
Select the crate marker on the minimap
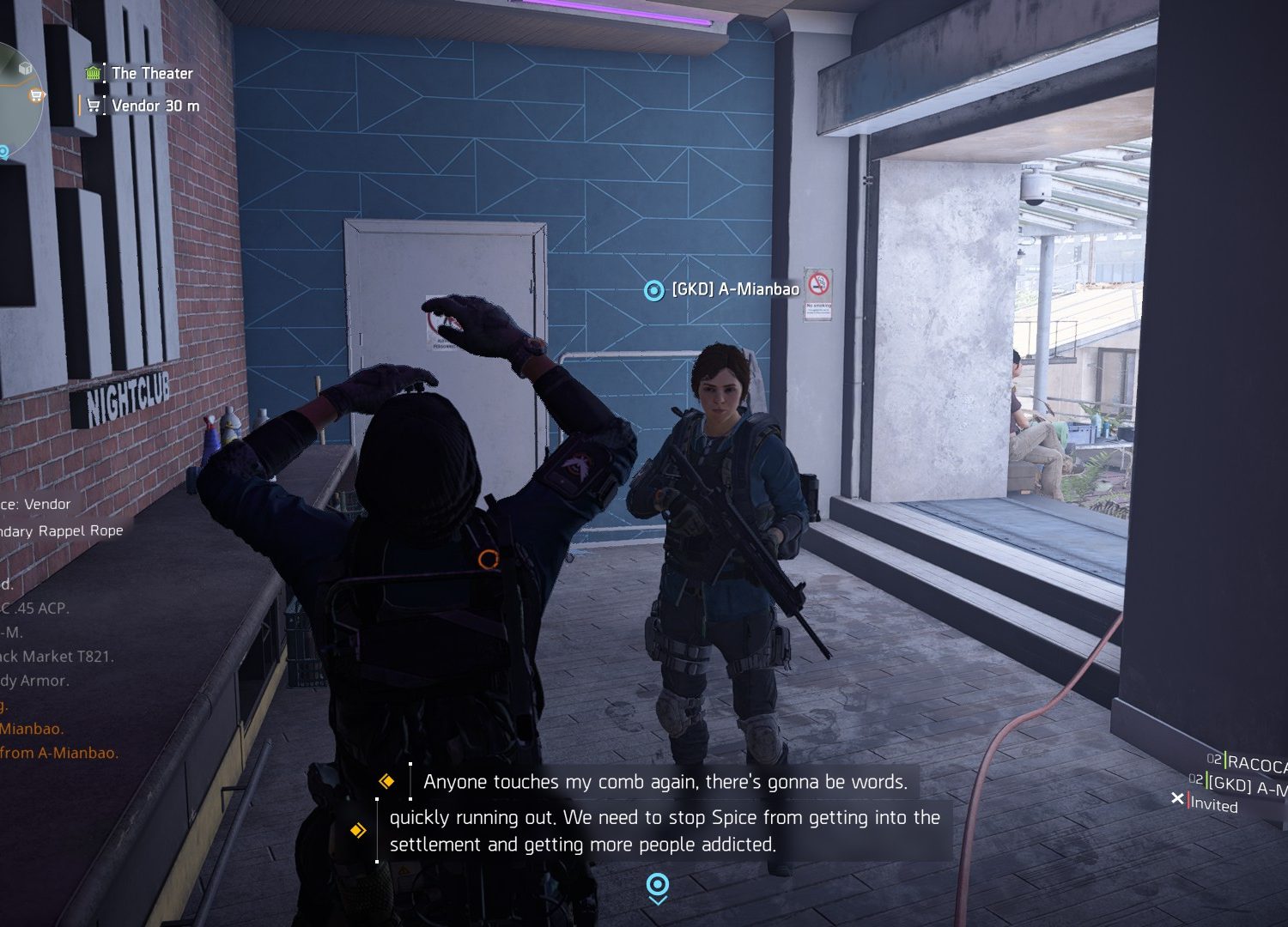[26, 68]
